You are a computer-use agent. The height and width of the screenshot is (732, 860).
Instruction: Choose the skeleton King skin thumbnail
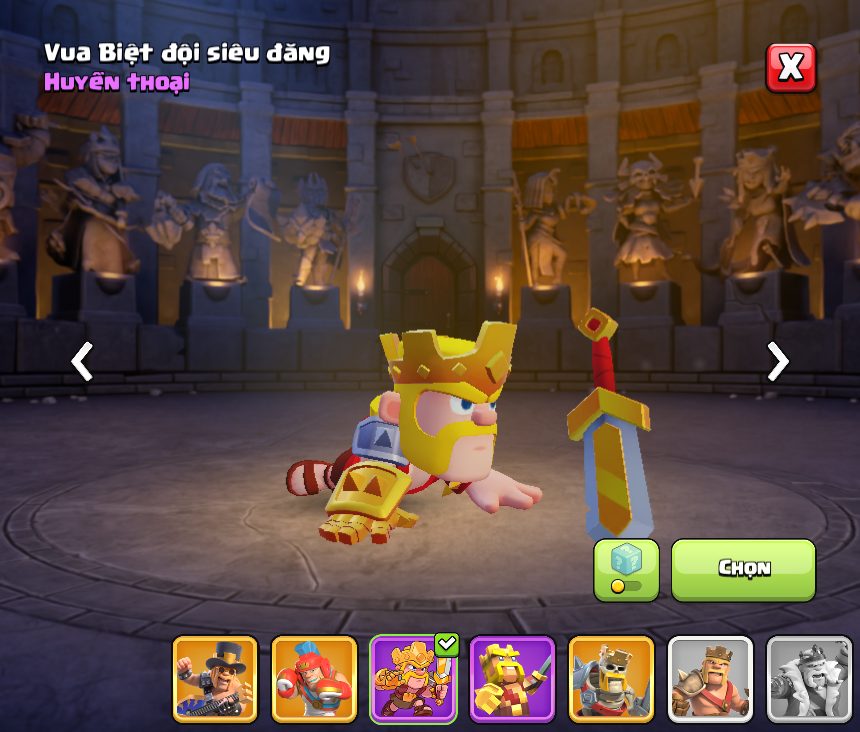611,679
